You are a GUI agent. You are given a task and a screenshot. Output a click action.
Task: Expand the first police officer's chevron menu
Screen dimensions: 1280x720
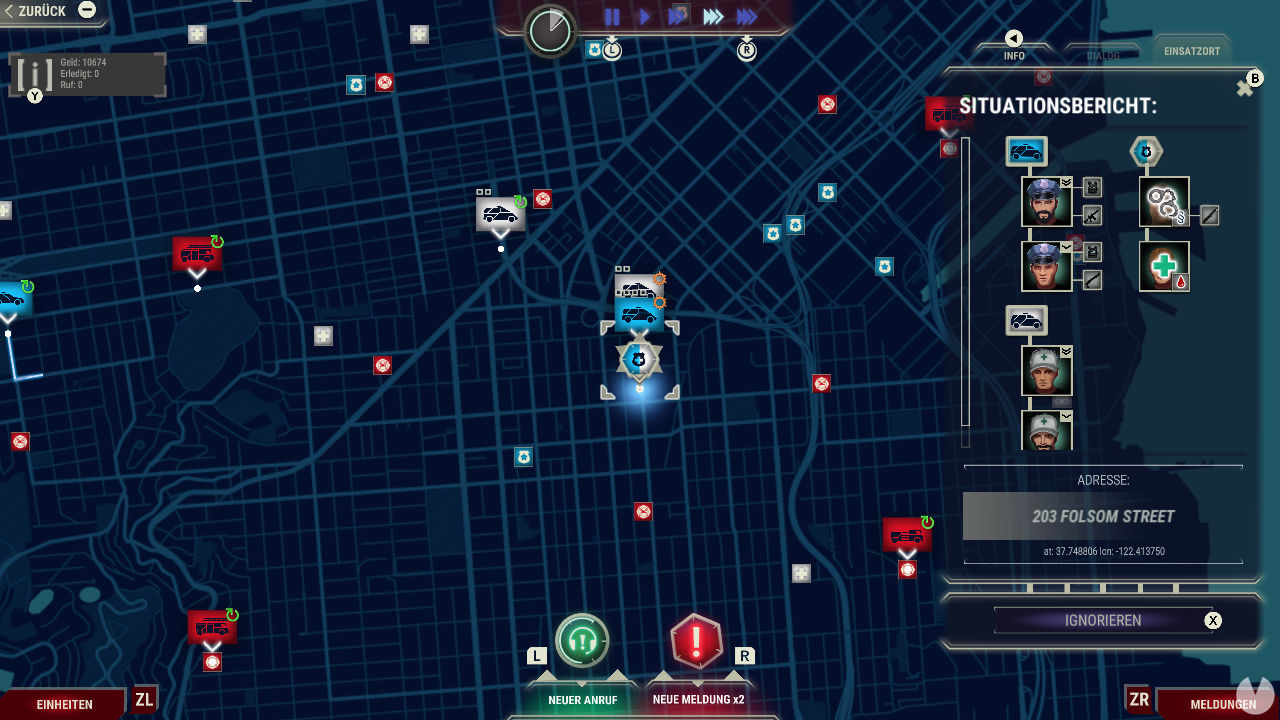[1065, 181]
